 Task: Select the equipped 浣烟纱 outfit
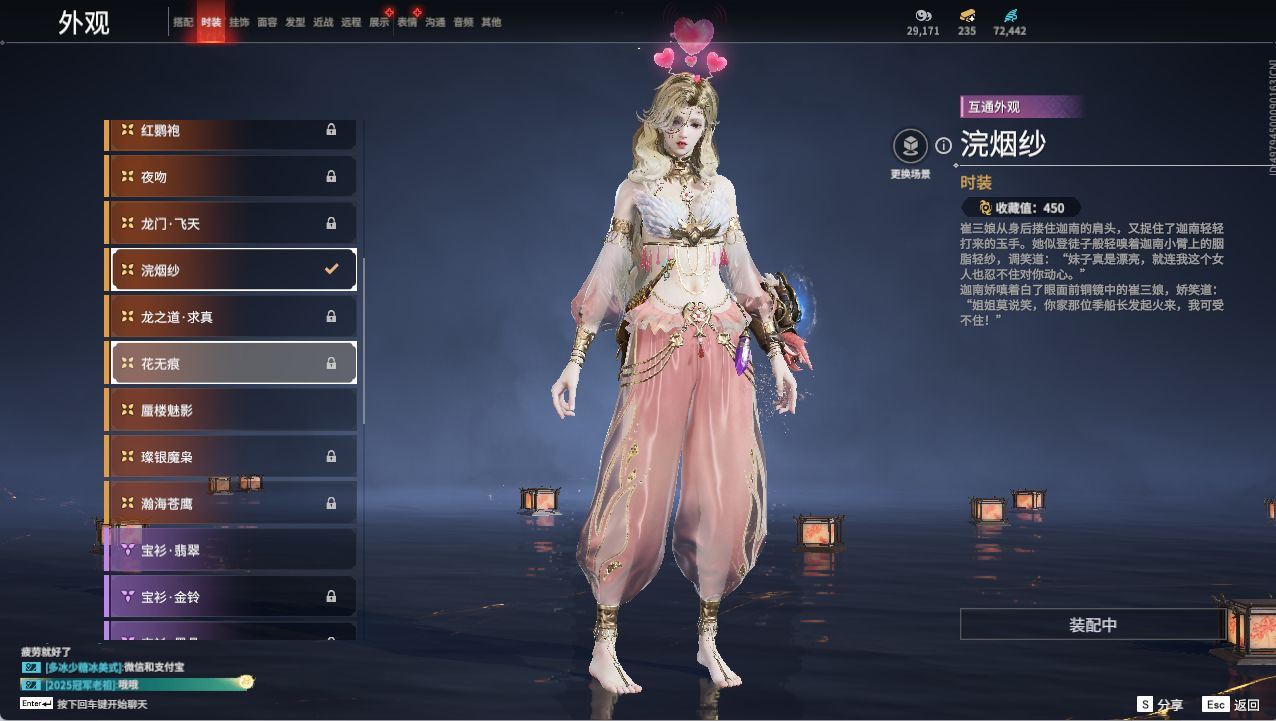coord(232,270)
